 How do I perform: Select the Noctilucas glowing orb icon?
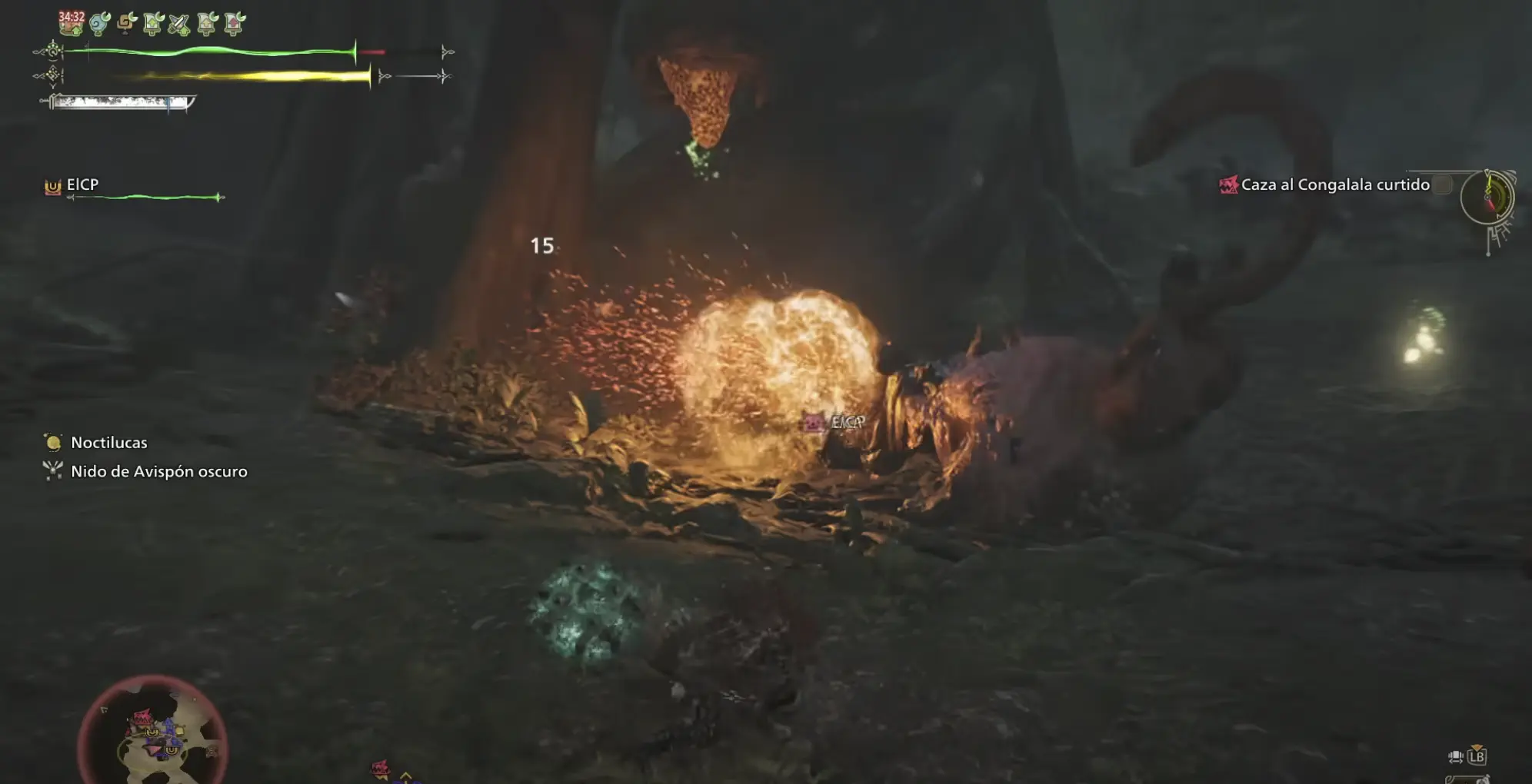tap(52, 442)
